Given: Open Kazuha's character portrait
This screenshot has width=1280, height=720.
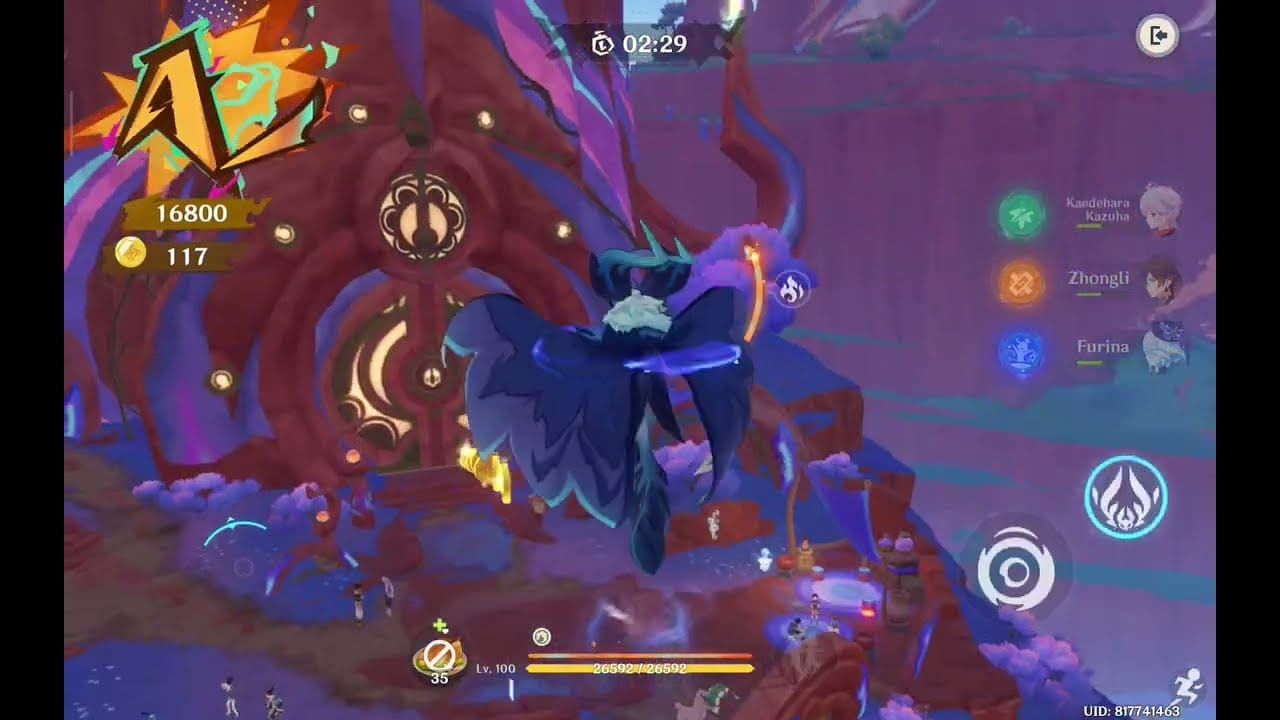Looking at the screenshot, I should [1162, 210].
